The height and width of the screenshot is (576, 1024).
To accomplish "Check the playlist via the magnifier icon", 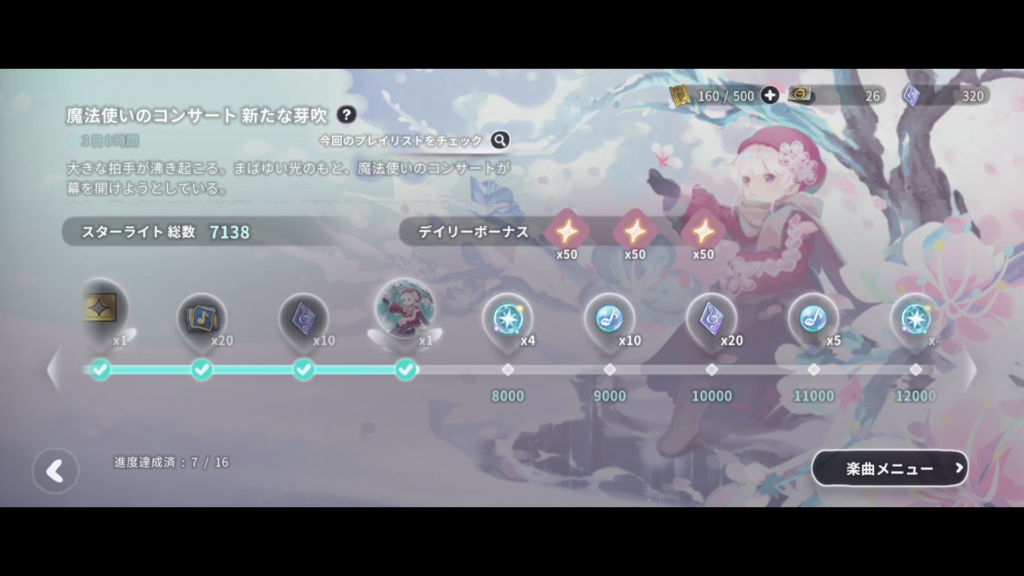I will pos(499,140).
